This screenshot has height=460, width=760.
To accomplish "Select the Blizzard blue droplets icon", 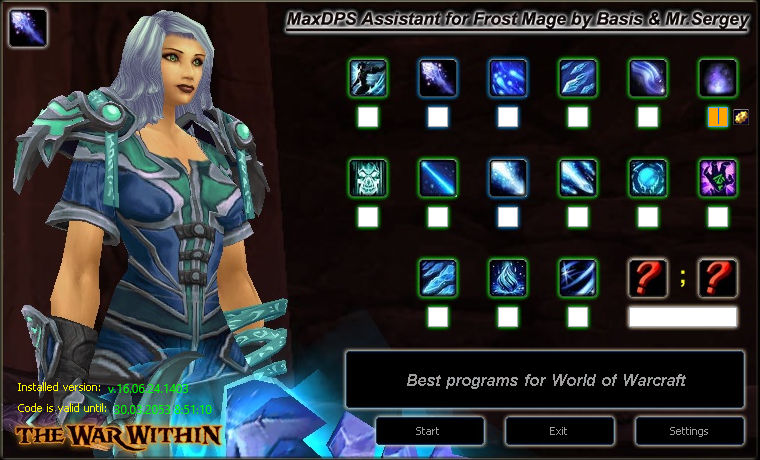I will (x=508, y=78).
